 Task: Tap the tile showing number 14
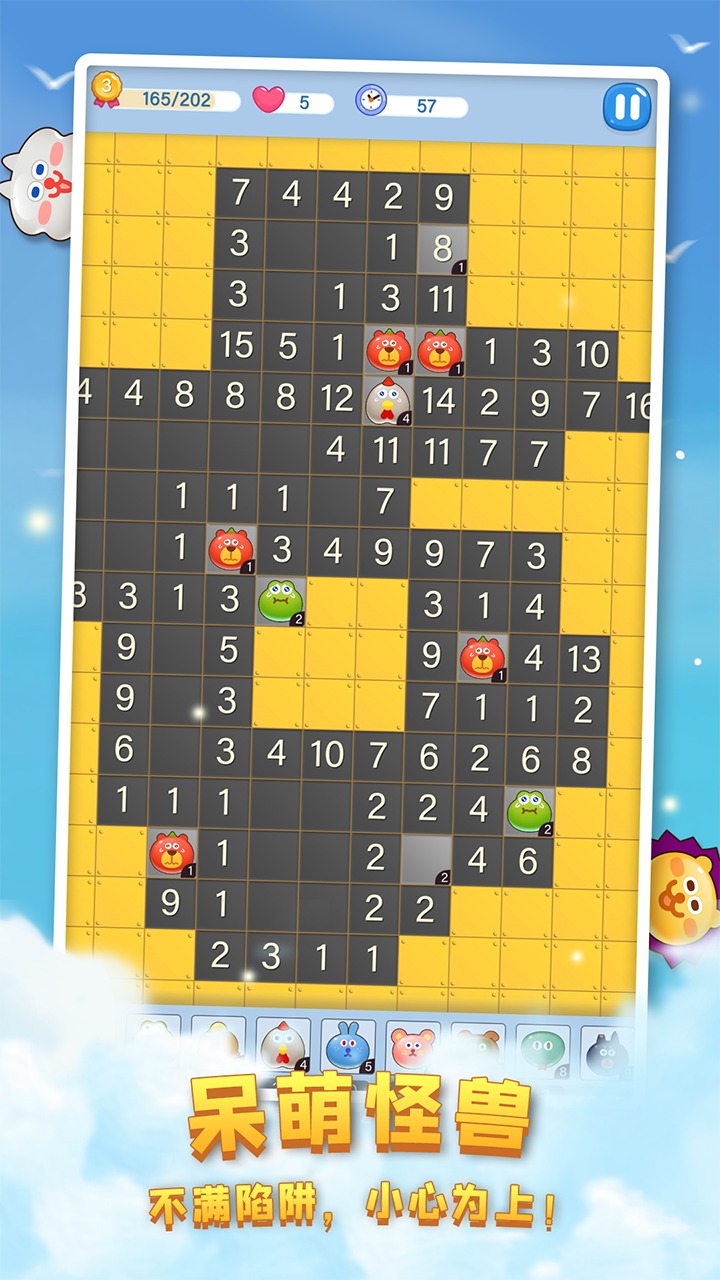[439, 400]
